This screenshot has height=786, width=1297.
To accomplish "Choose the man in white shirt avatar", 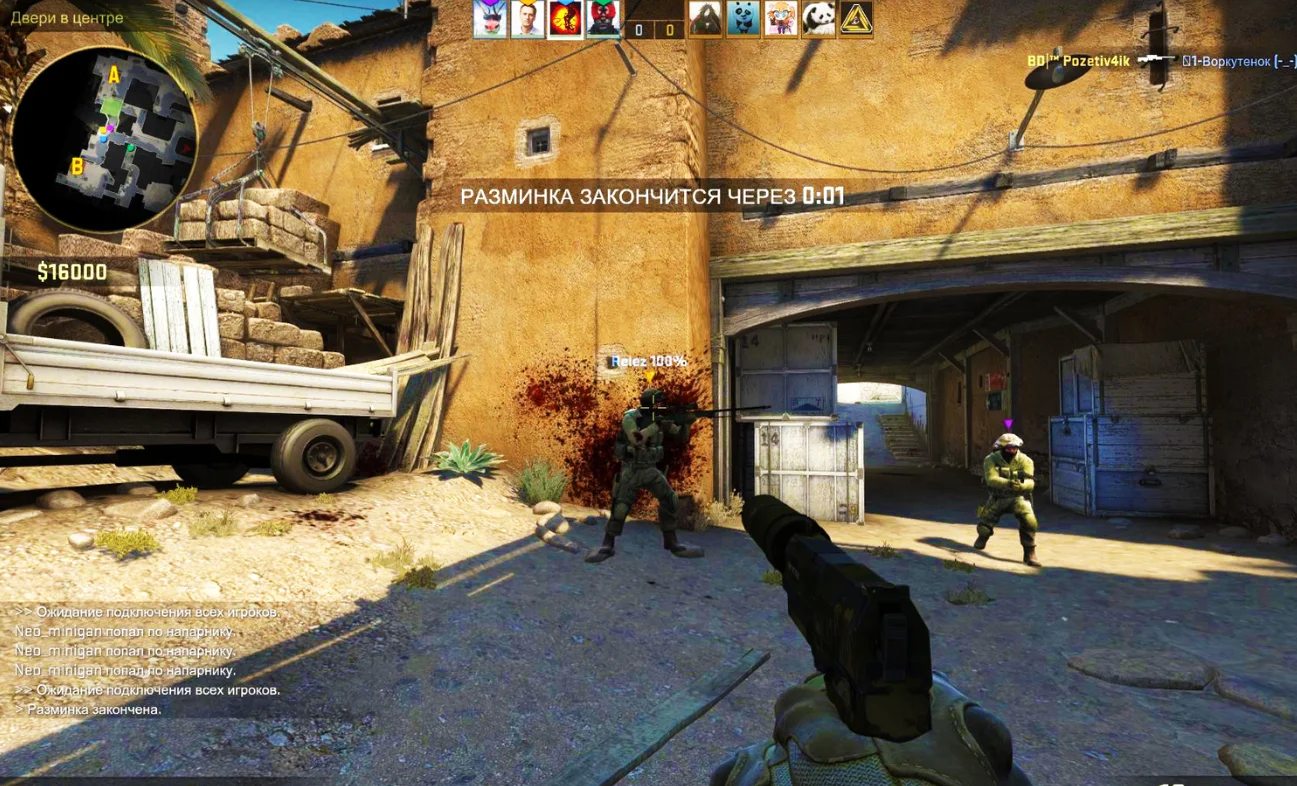I will [527, 19].
